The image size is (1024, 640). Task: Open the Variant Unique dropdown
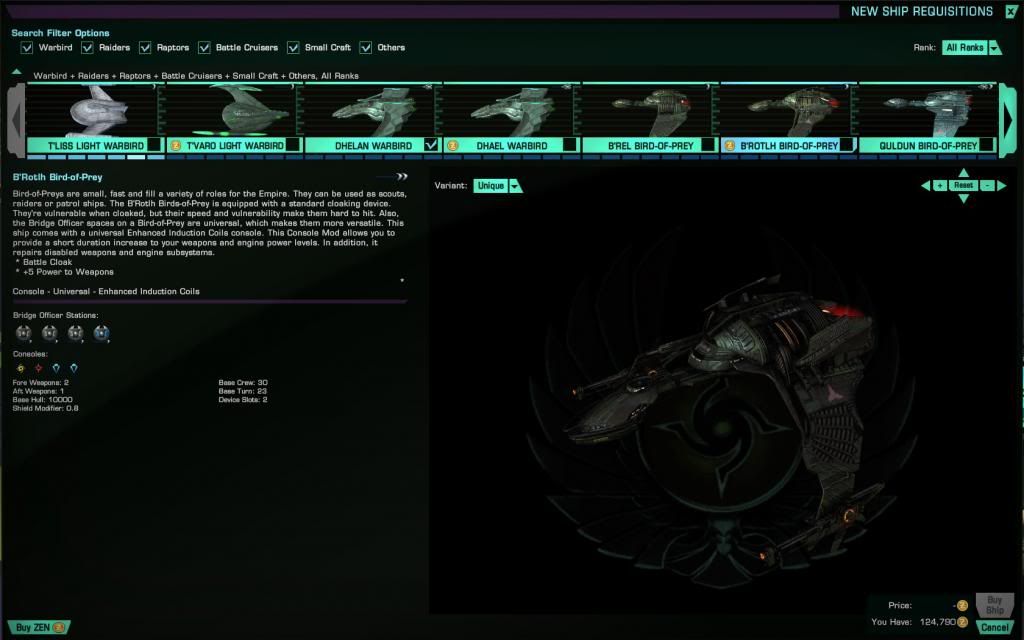click(x=498, y=186)
